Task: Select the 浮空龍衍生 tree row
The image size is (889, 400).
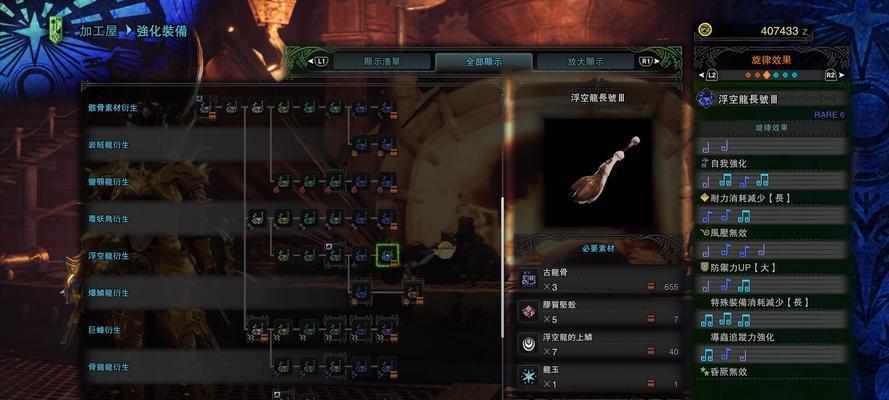Action: (x=108, y=255)
